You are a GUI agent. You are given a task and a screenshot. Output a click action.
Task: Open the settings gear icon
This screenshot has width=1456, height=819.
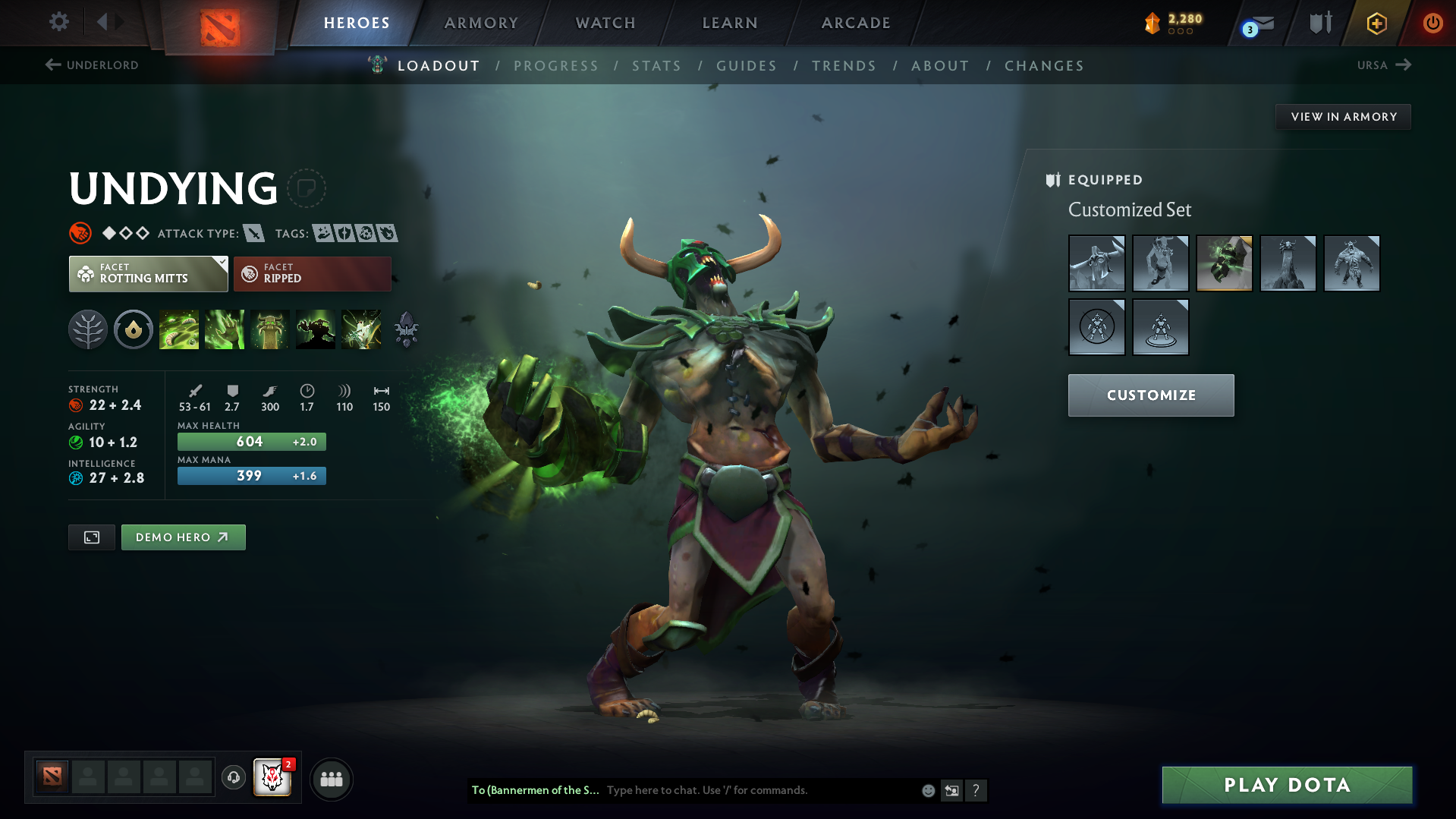pyautogui.click(x=58, y=22)
